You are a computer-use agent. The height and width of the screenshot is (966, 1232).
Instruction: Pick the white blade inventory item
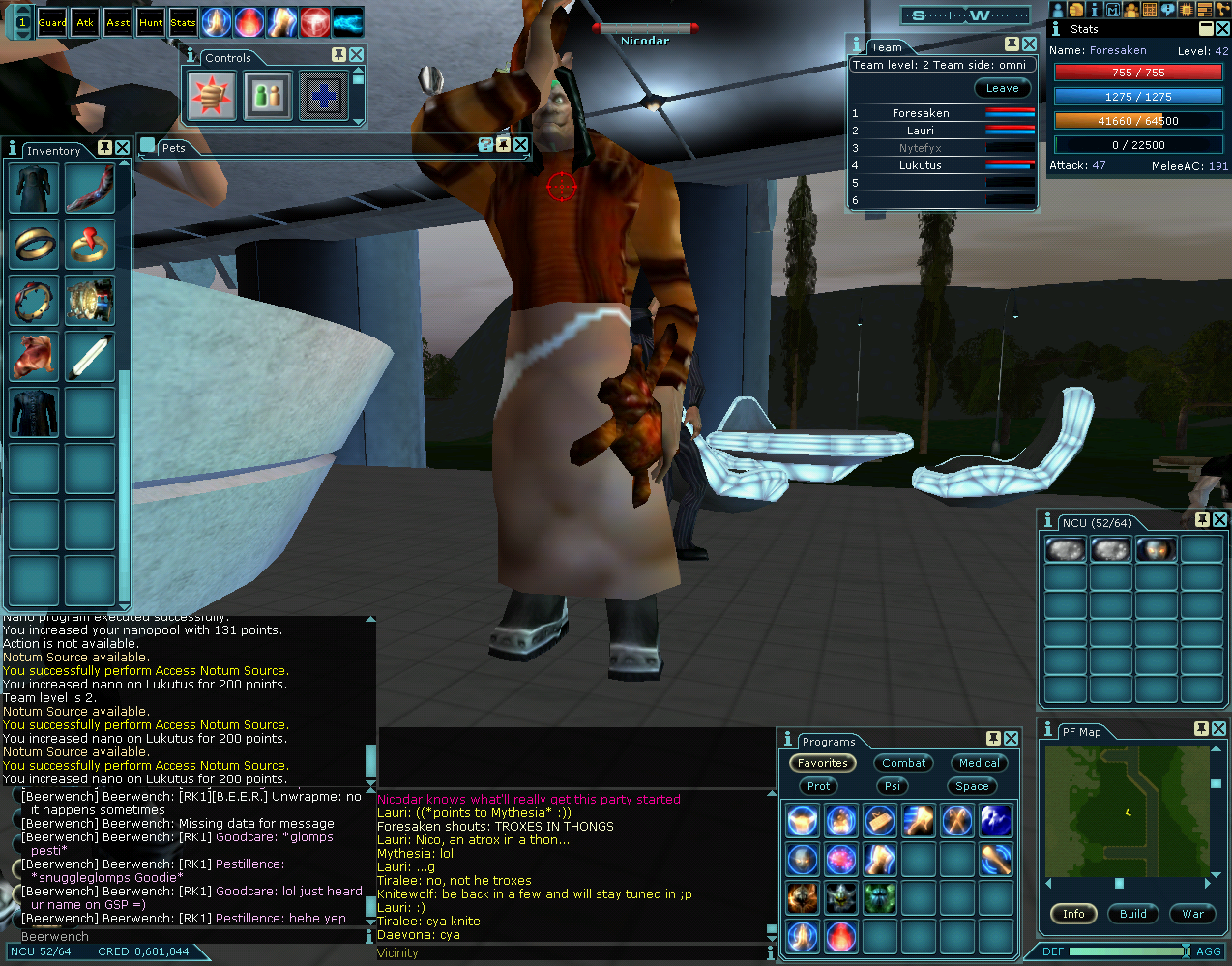[90, 356]
